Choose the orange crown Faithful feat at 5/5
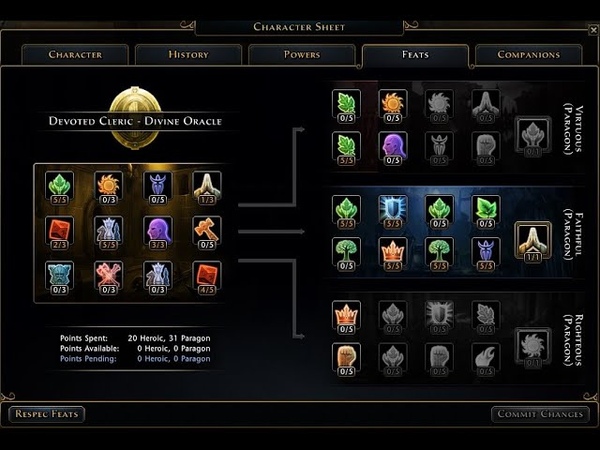This screenshot has height=450, width=600. click(x=392, y=250)
